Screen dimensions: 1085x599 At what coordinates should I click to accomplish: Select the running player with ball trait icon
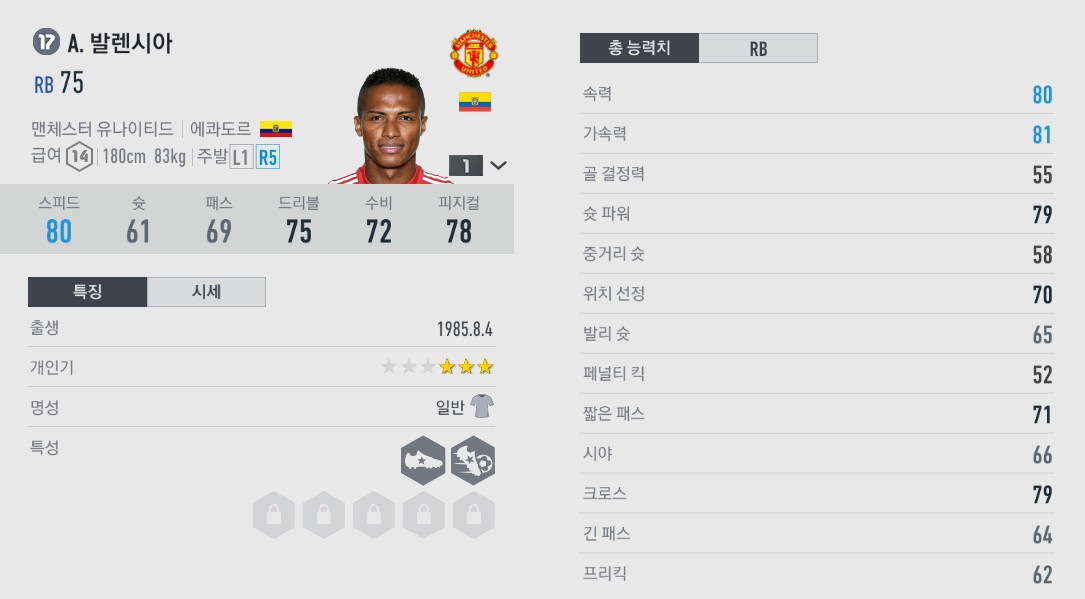click(x=473, y=460)
